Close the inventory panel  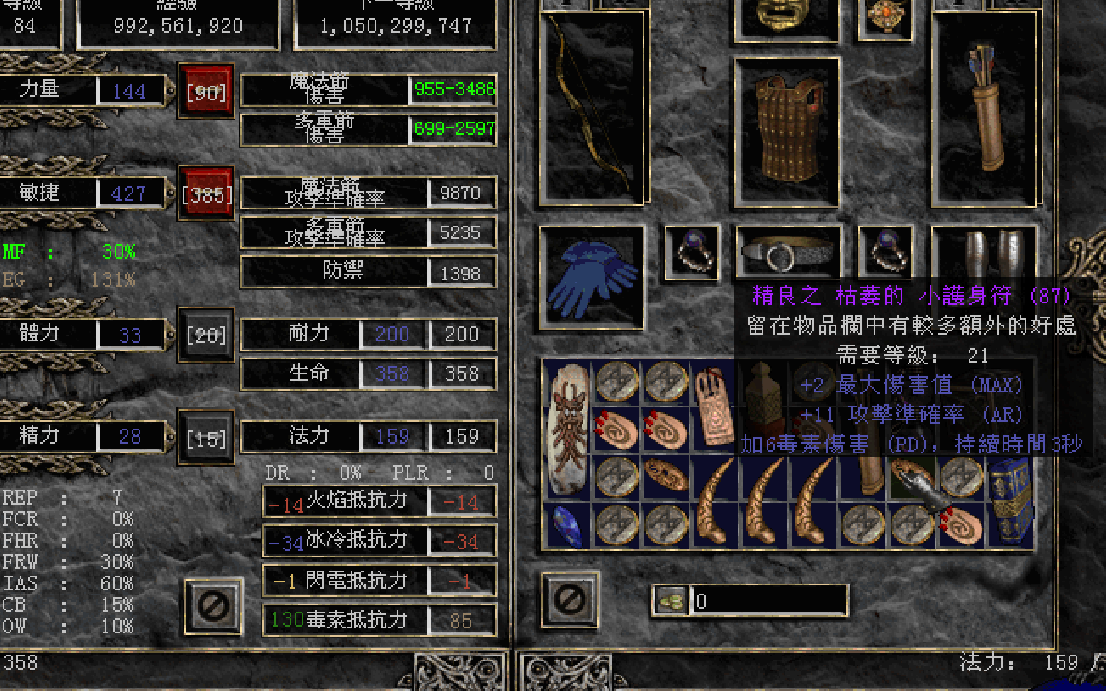pyautogui.click(x=569, y=600)
